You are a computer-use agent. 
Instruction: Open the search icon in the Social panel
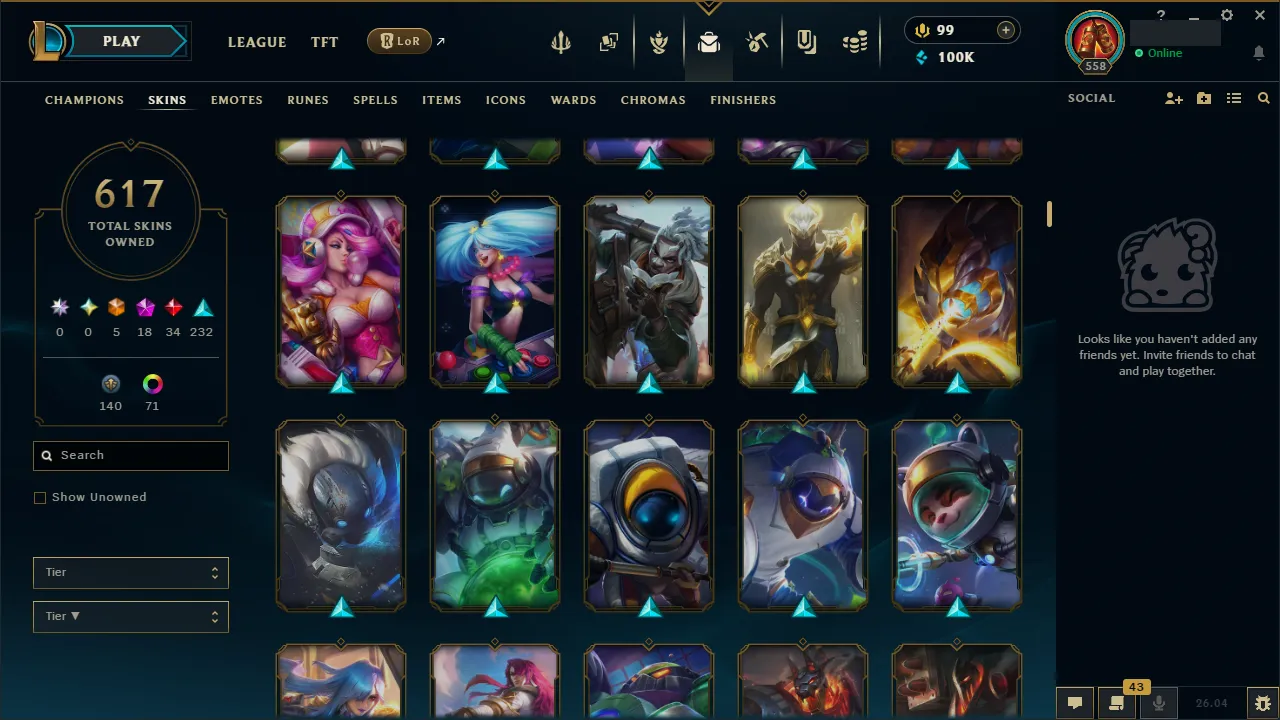tap(1263, 98)
